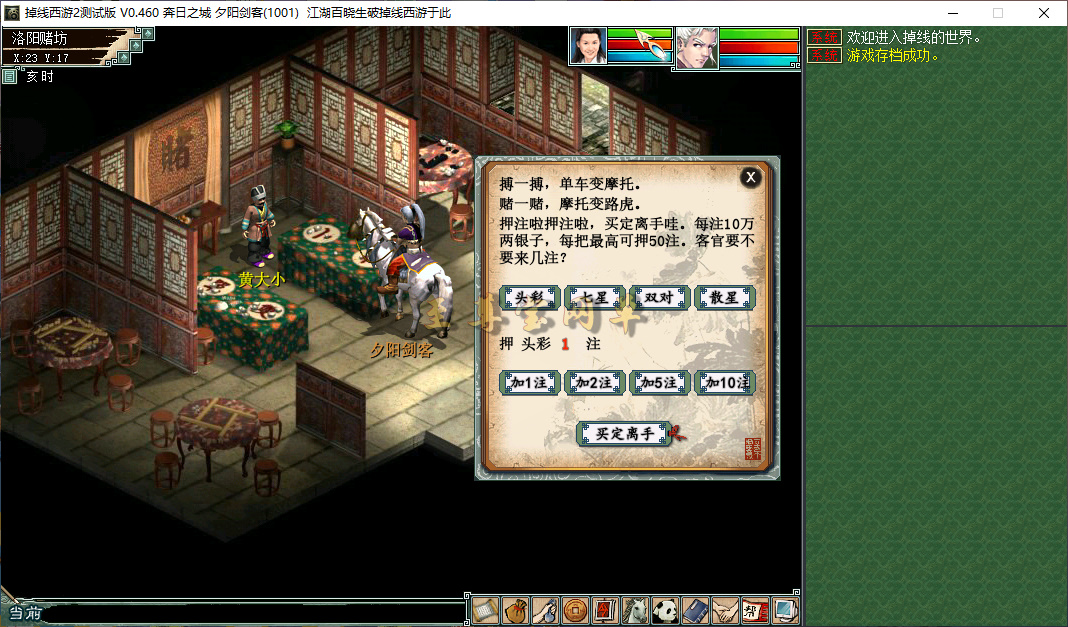Add one bet with 加1注
The width and height of the screenshot is (1068, 627).
pos(529,383)
